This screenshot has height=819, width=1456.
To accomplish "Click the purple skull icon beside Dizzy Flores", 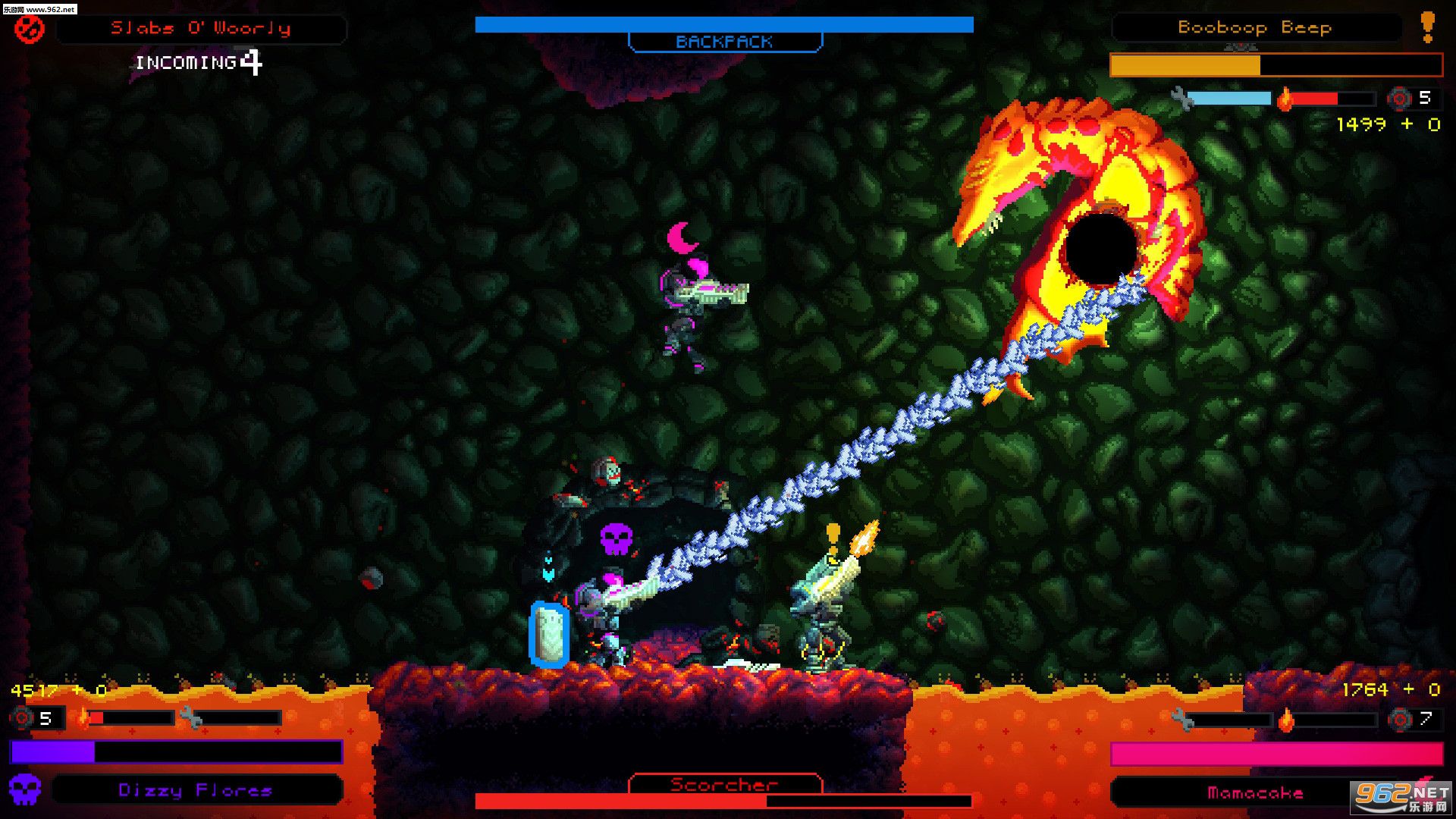I will pyautogui.click(x=24, y=789).
